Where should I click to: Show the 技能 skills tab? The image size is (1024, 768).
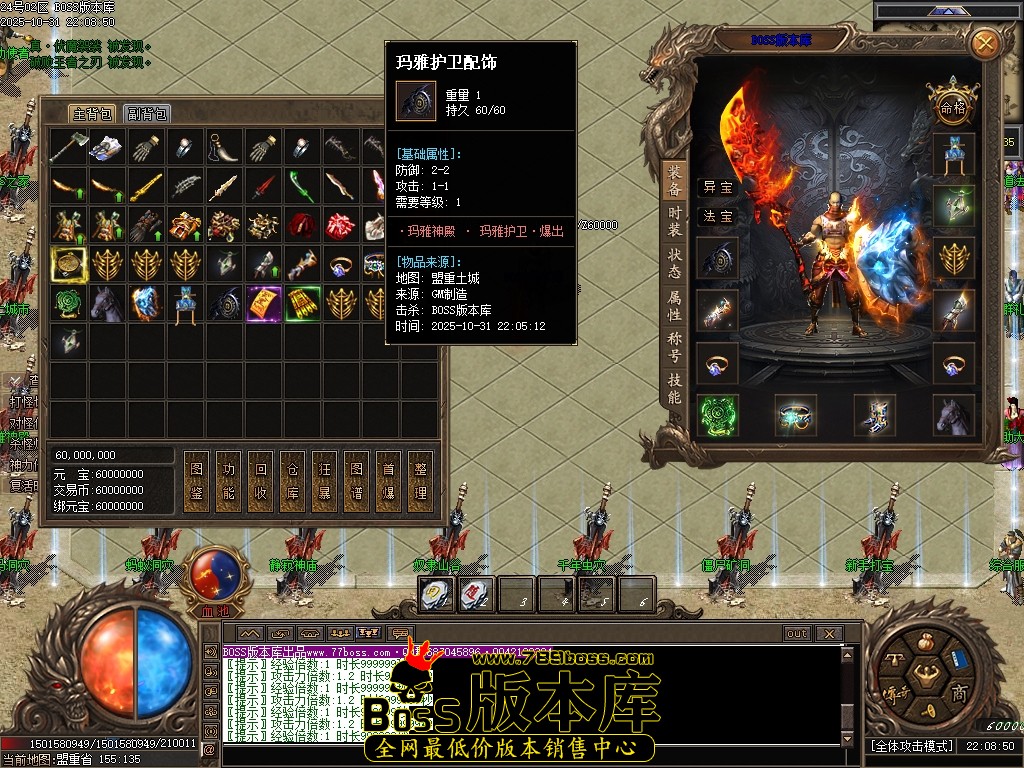(675, 388)
